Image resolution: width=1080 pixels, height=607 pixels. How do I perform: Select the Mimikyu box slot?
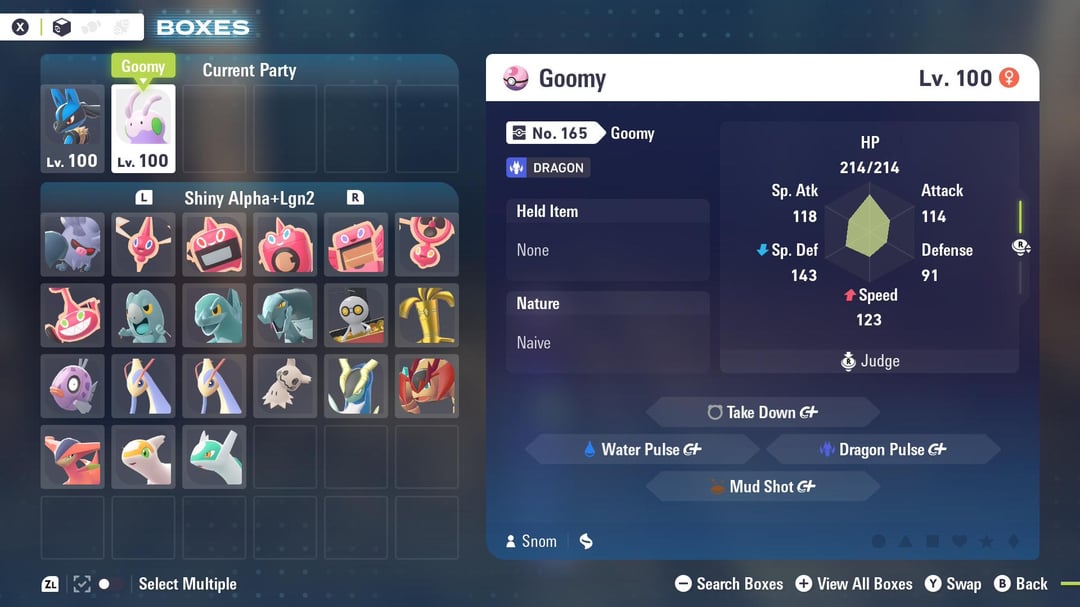coord(285,386)
